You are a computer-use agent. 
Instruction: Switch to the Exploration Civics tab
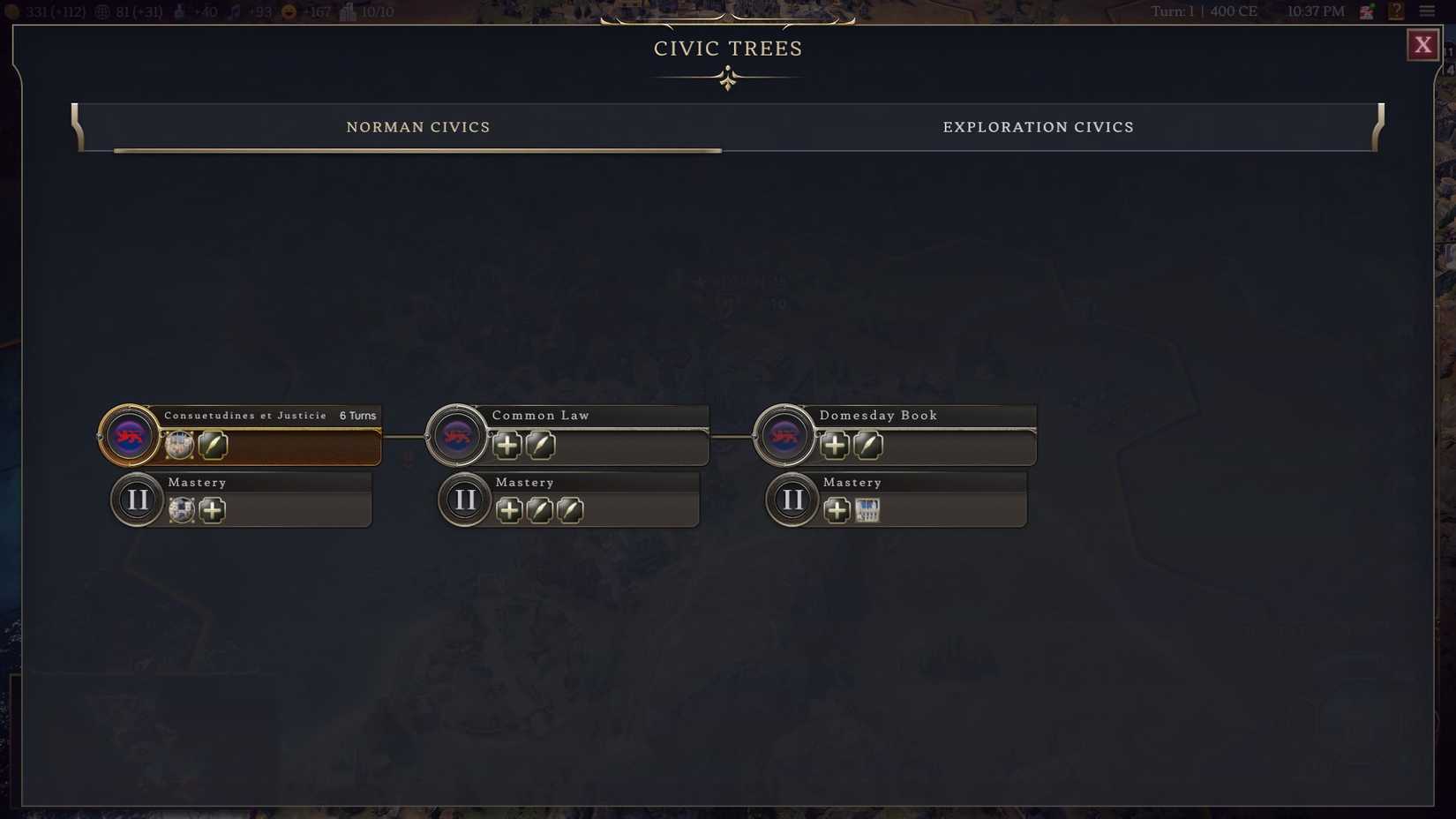coord(1039,127)
